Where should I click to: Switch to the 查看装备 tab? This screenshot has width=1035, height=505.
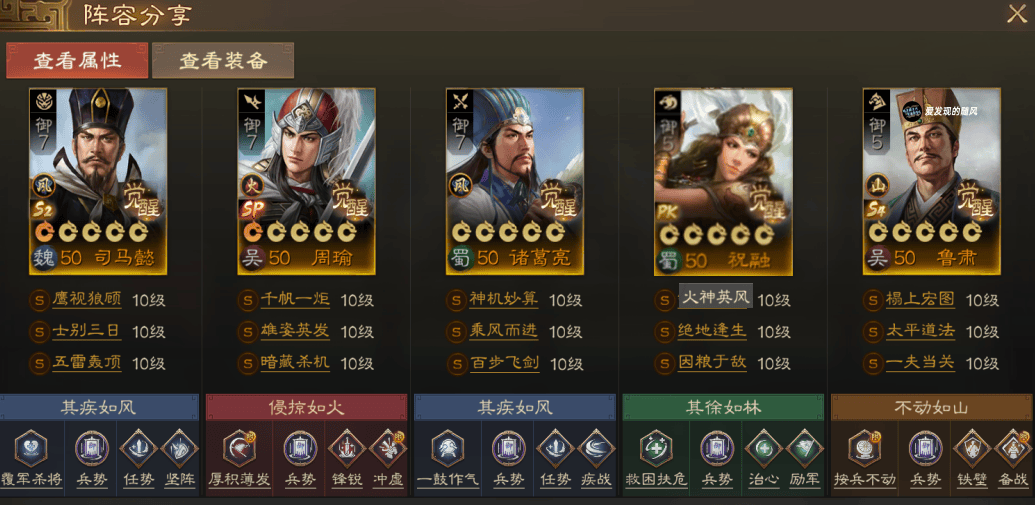click(x=223, y=60)
